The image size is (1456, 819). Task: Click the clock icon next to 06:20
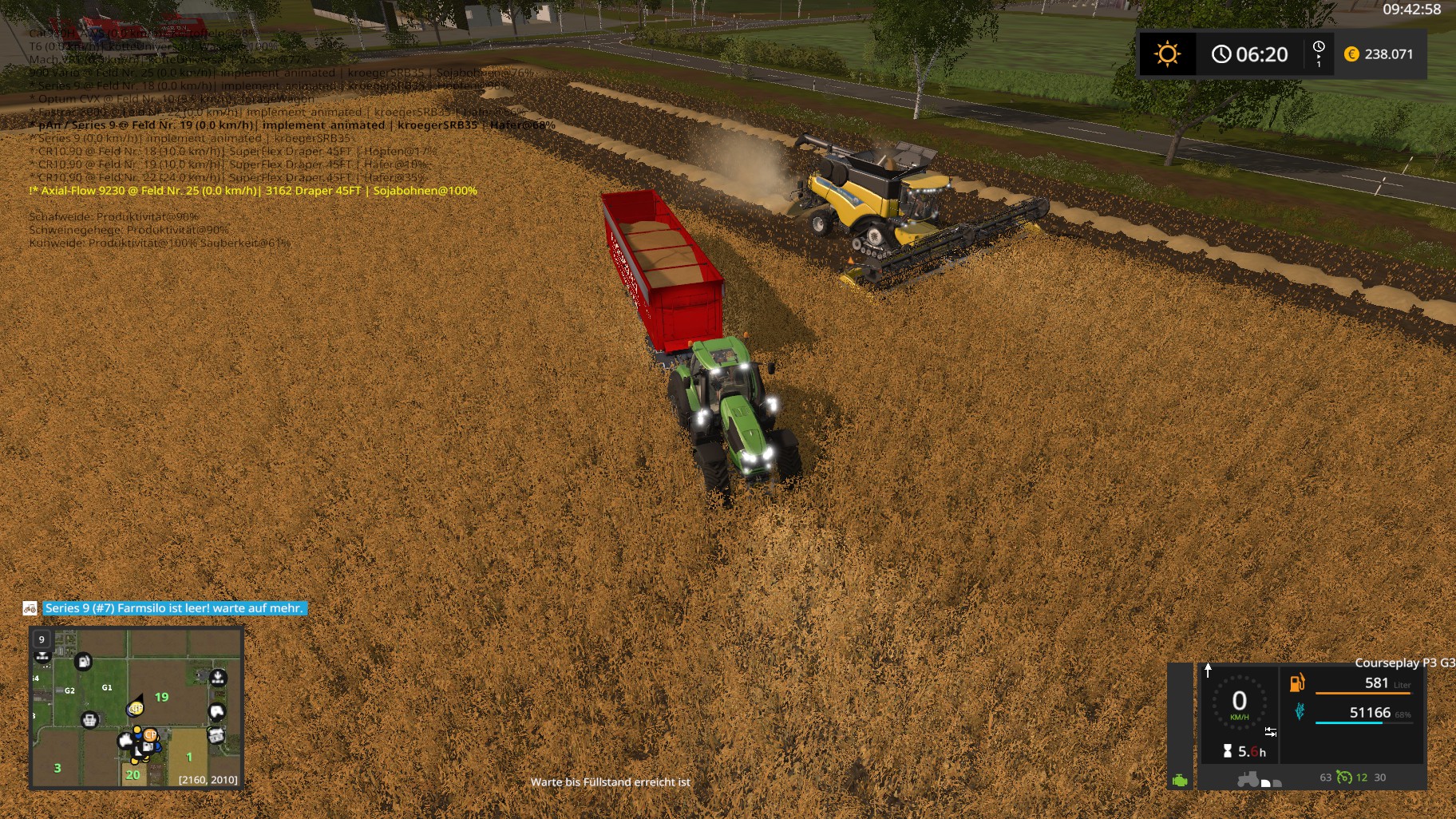pyautogui.click(x=1221, y=54)
